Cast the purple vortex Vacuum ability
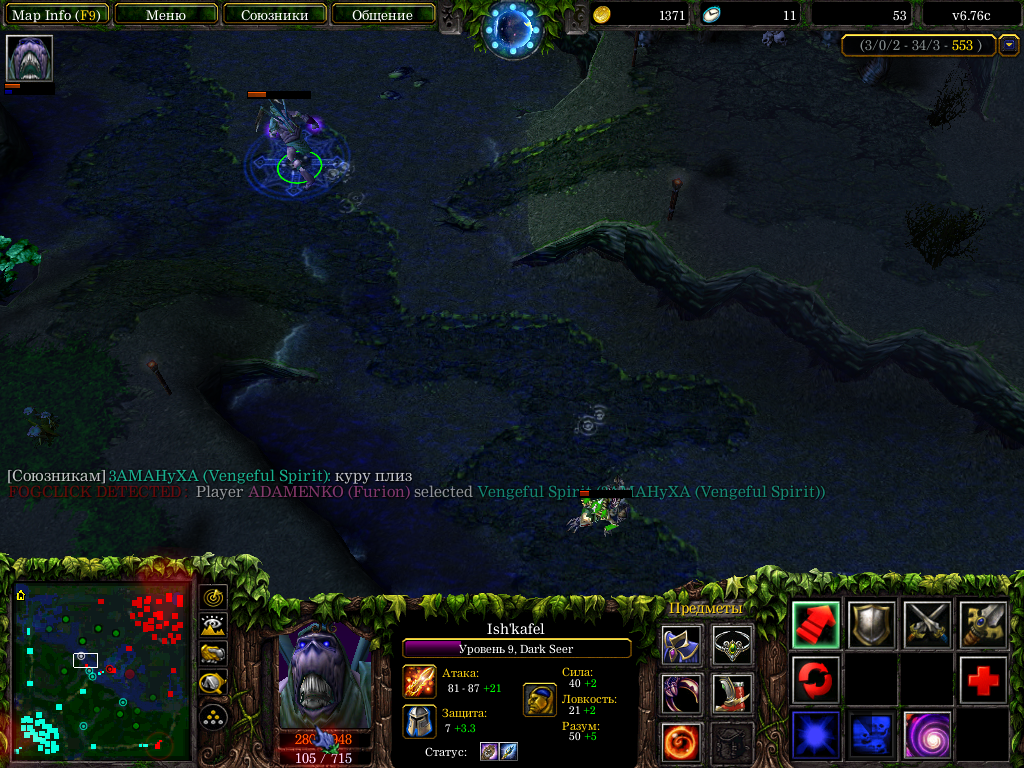1024x768 pixels. (927, 735)
